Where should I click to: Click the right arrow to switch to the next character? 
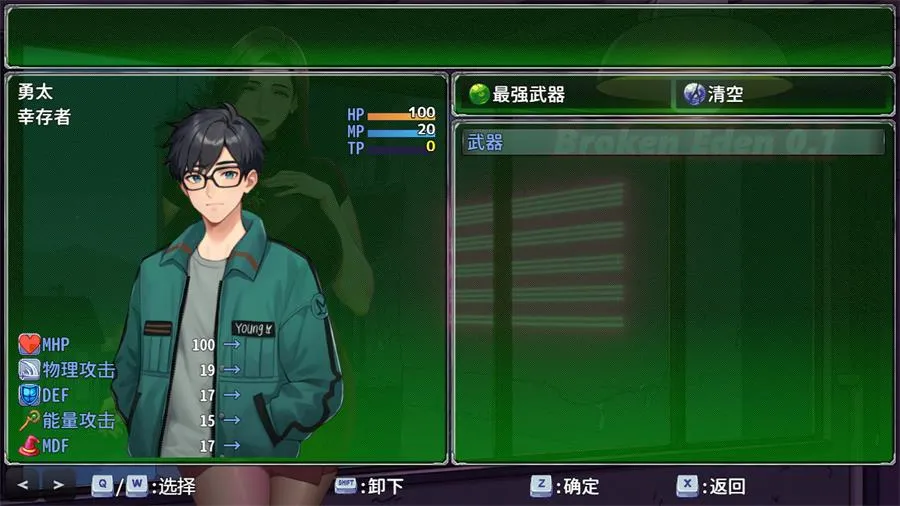click(x=58, y=485)
